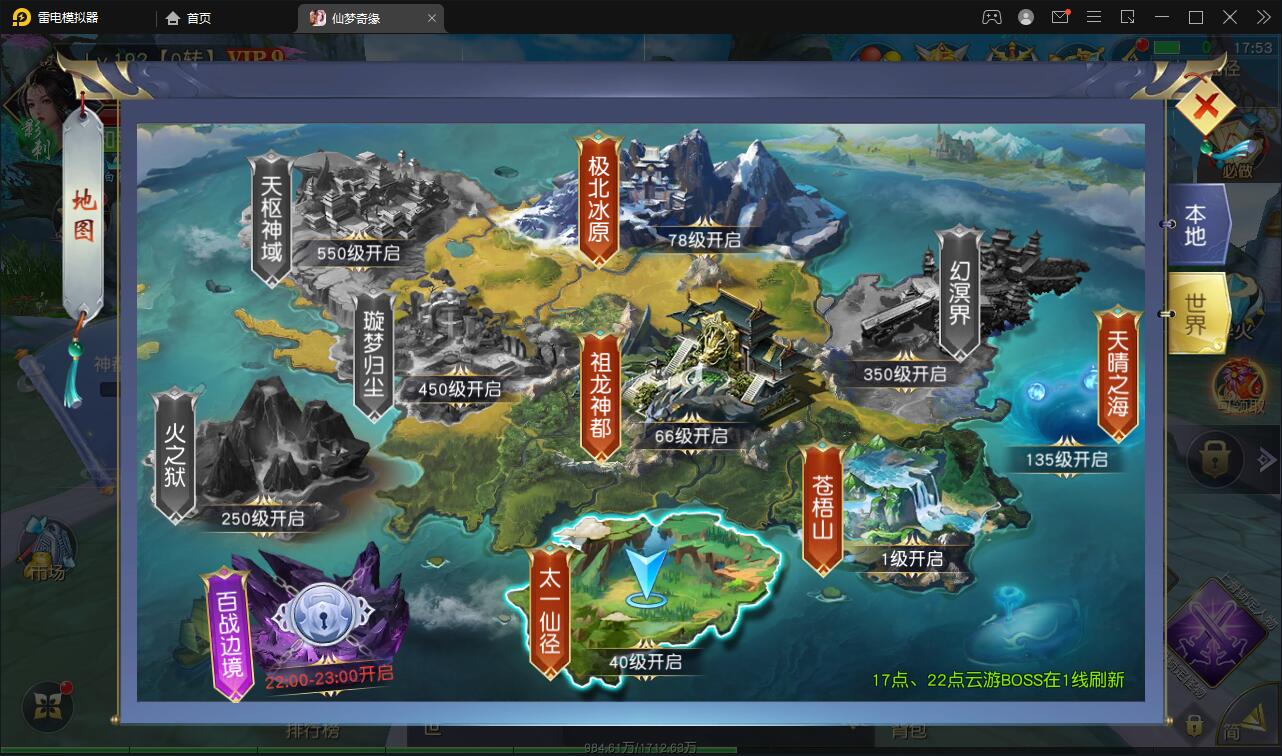Open the mail icon in the emulator title bar

pos(1062,17)
